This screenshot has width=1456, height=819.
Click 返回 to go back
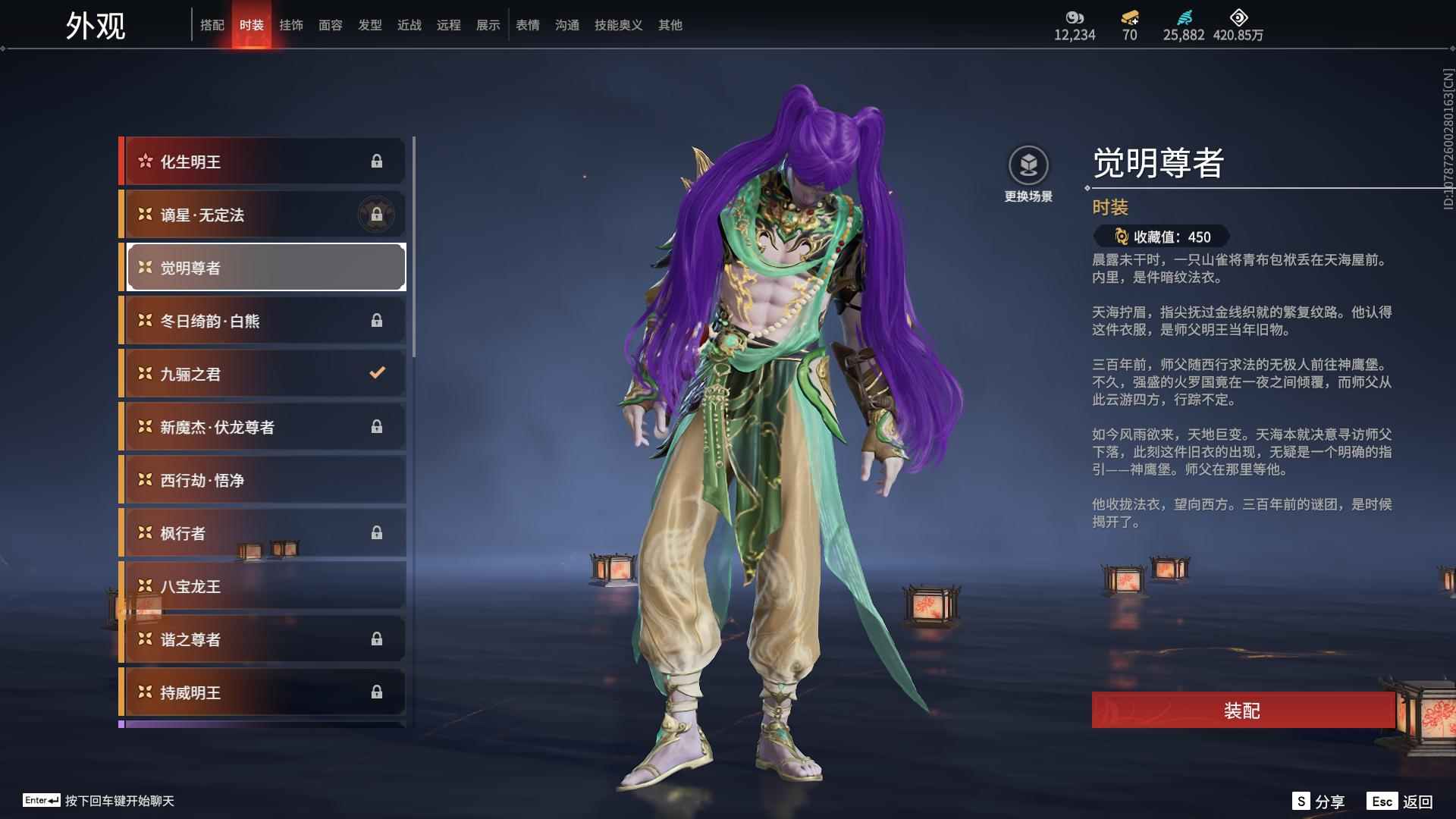(x=1401, y=802)
